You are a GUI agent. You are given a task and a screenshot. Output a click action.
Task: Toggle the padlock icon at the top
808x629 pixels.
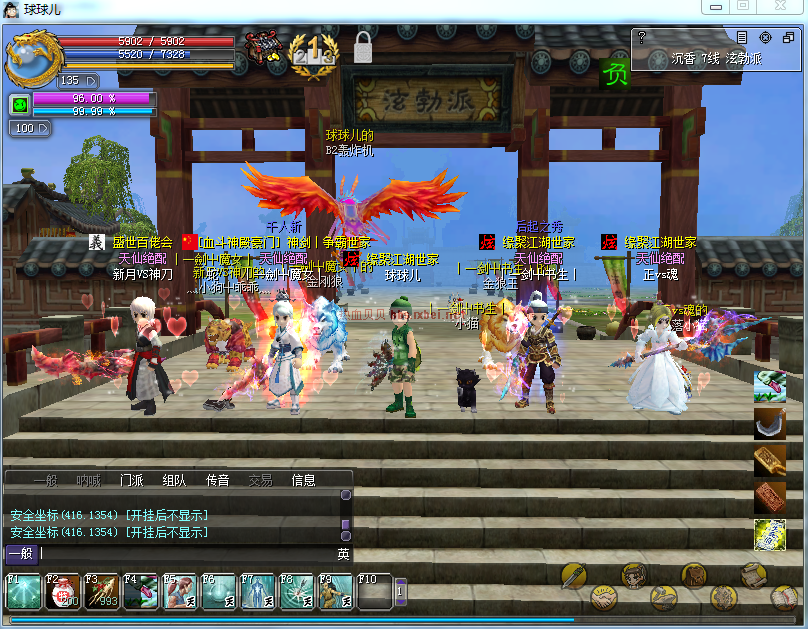click(x=362, y=47)
